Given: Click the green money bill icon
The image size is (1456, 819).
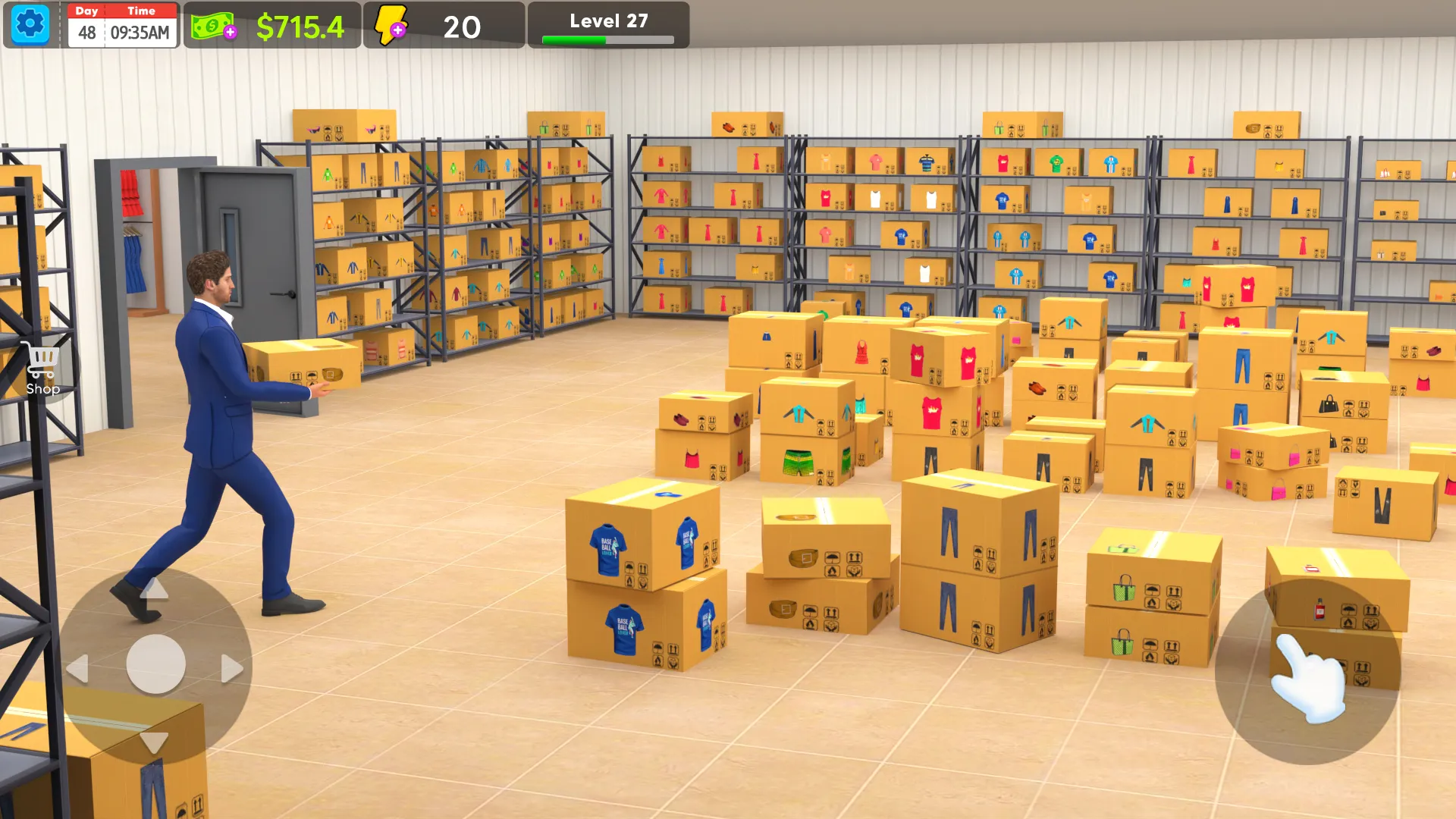Looking at the screenshot, I should 212,25.
